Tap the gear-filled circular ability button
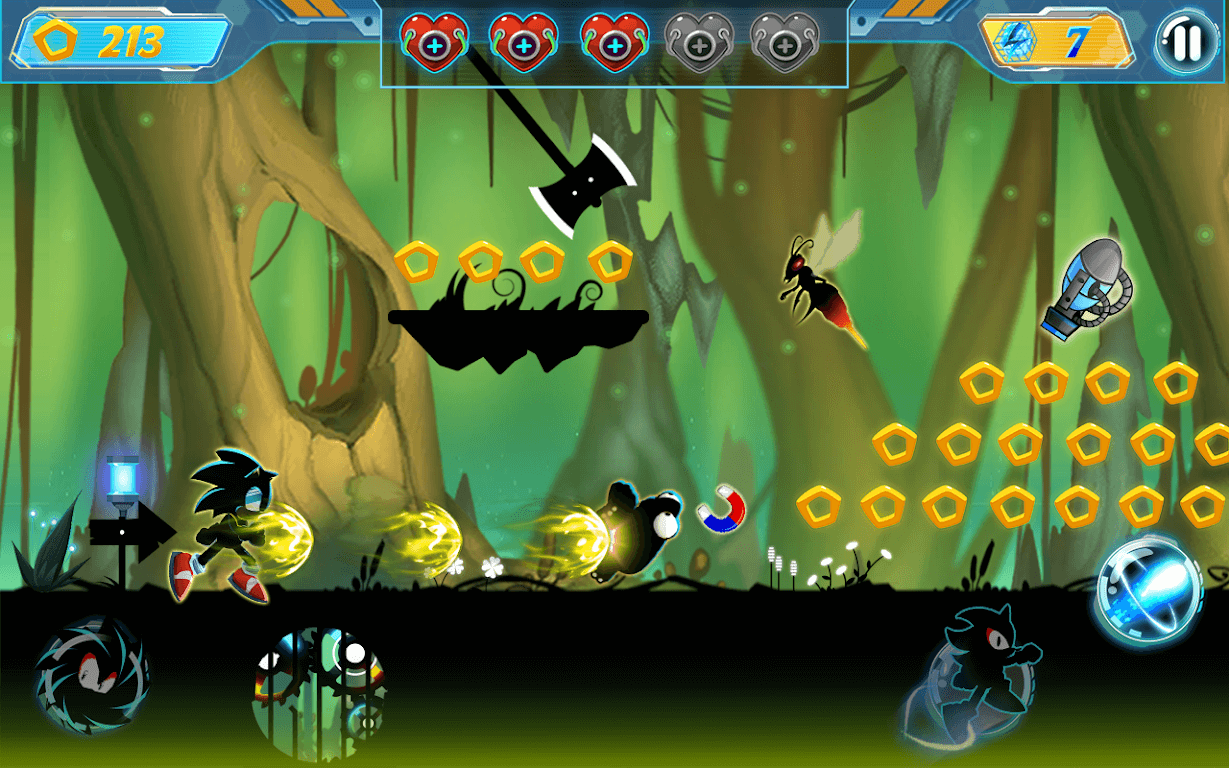The image size is (1229, 768). point(317,692)
